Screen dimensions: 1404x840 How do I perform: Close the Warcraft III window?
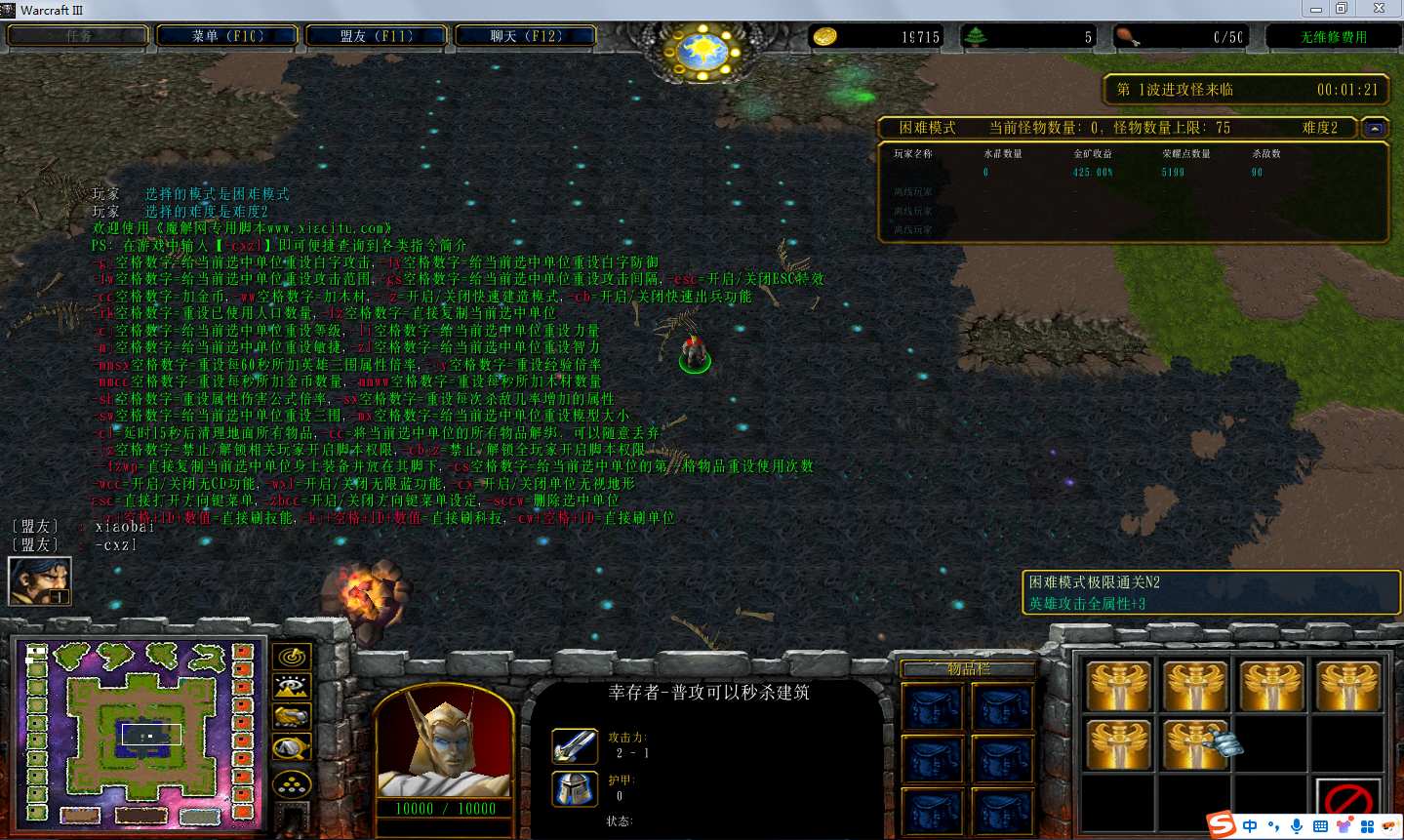[1379, 9]
